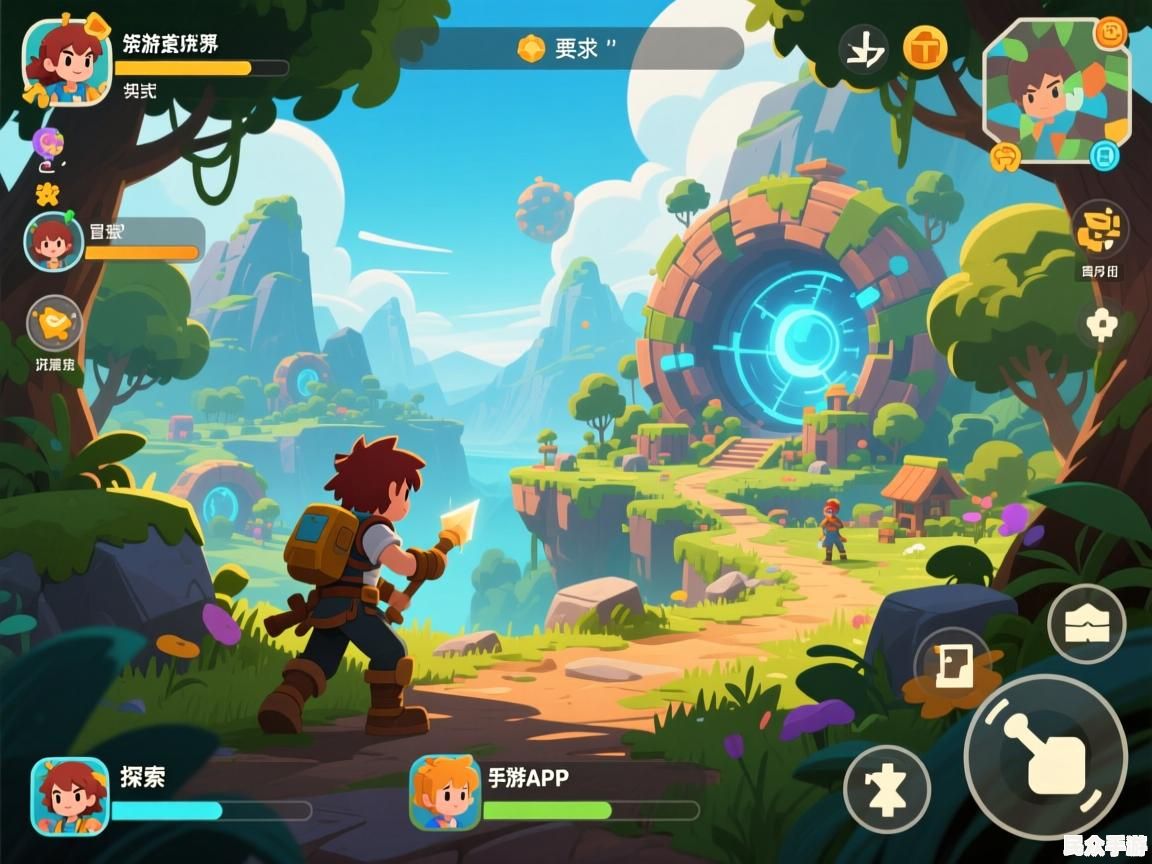Screen dimensions: 1152x864
Task: Click the orange badge on the minimap's top corner
Action: click(x=1111, y=34)
